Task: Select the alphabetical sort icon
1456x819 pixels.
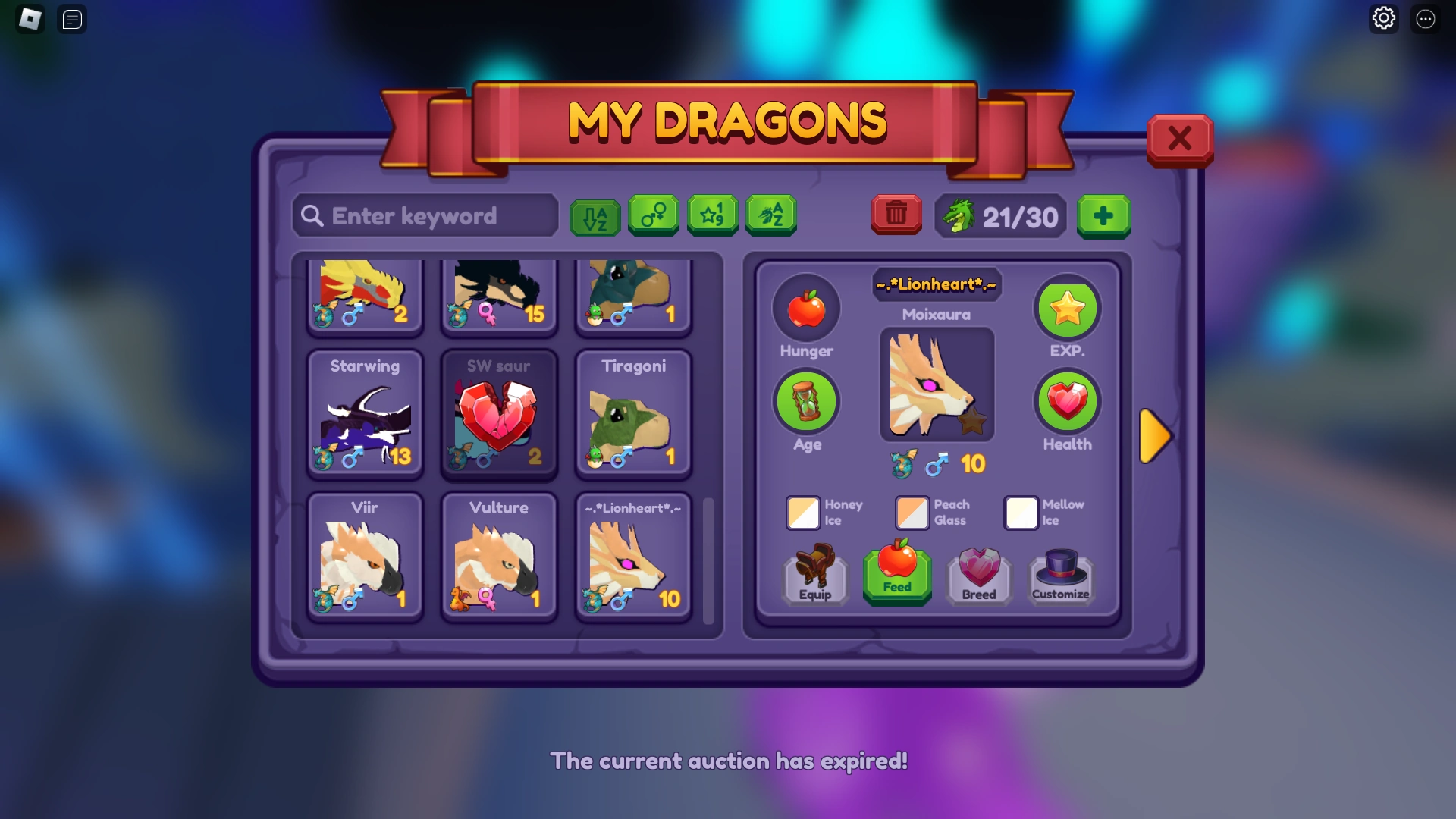Action: 595,216
